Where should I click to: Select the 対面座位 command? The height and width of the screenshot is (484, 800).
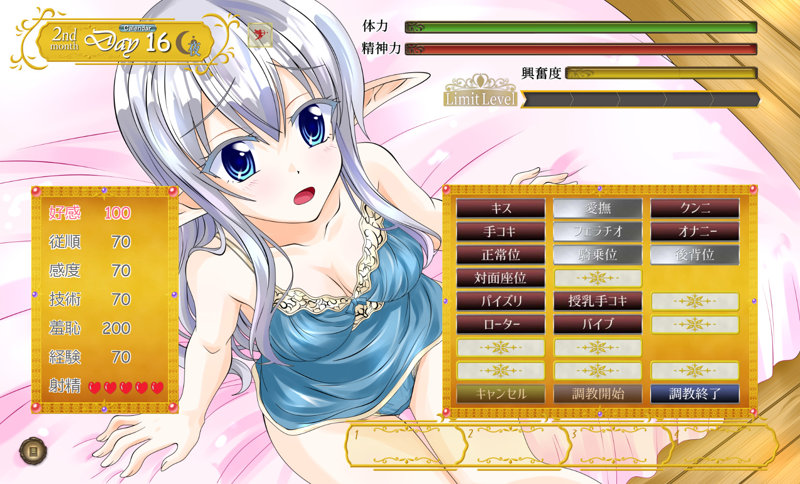point(501,278)
